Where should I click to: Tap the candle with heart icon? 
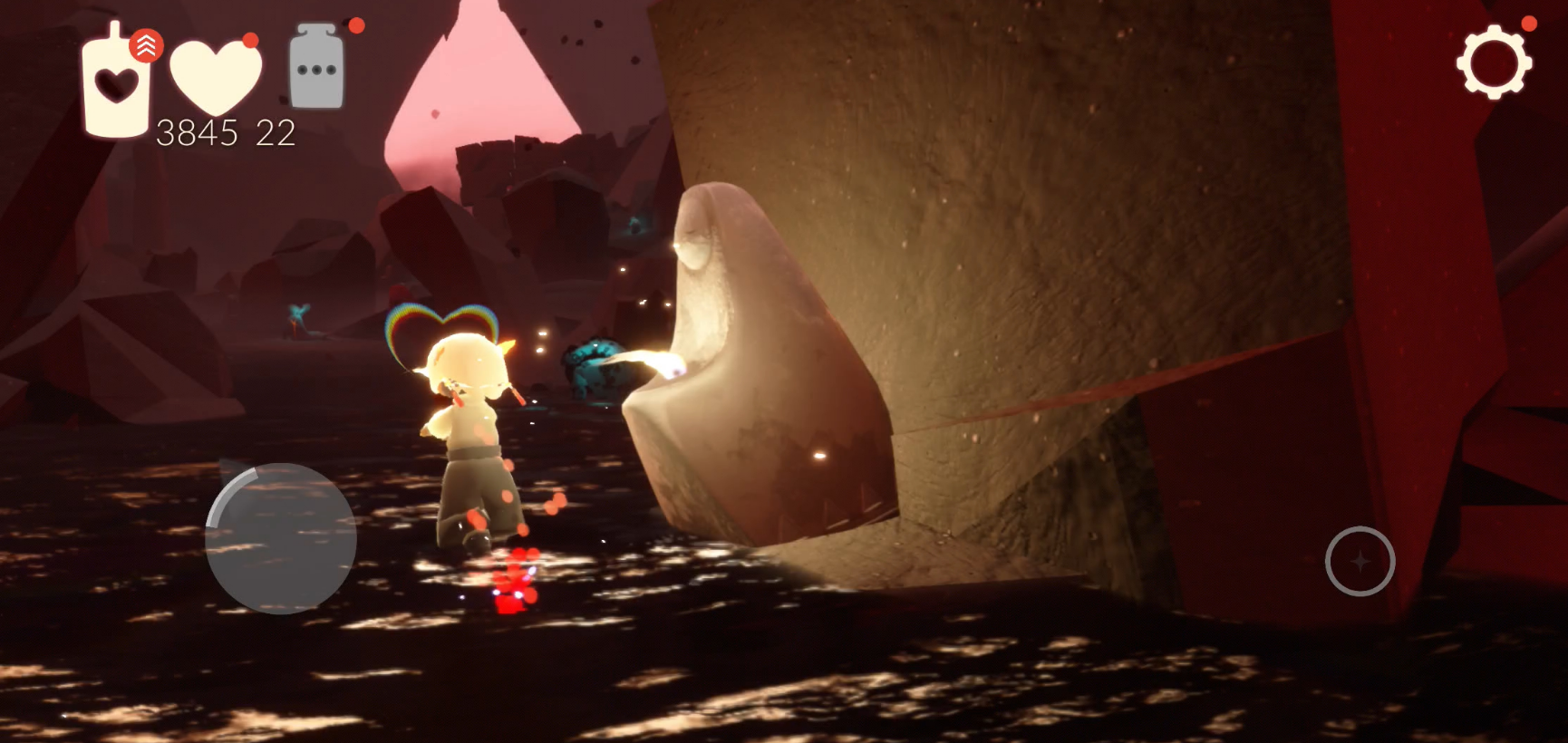[x=116, y=82]
